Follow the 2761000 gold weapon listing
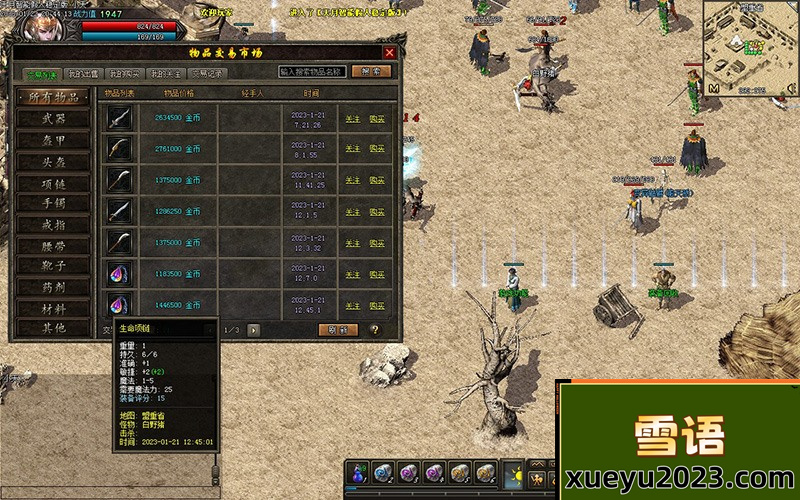This screenshot has width=800, height=500. 352,149
